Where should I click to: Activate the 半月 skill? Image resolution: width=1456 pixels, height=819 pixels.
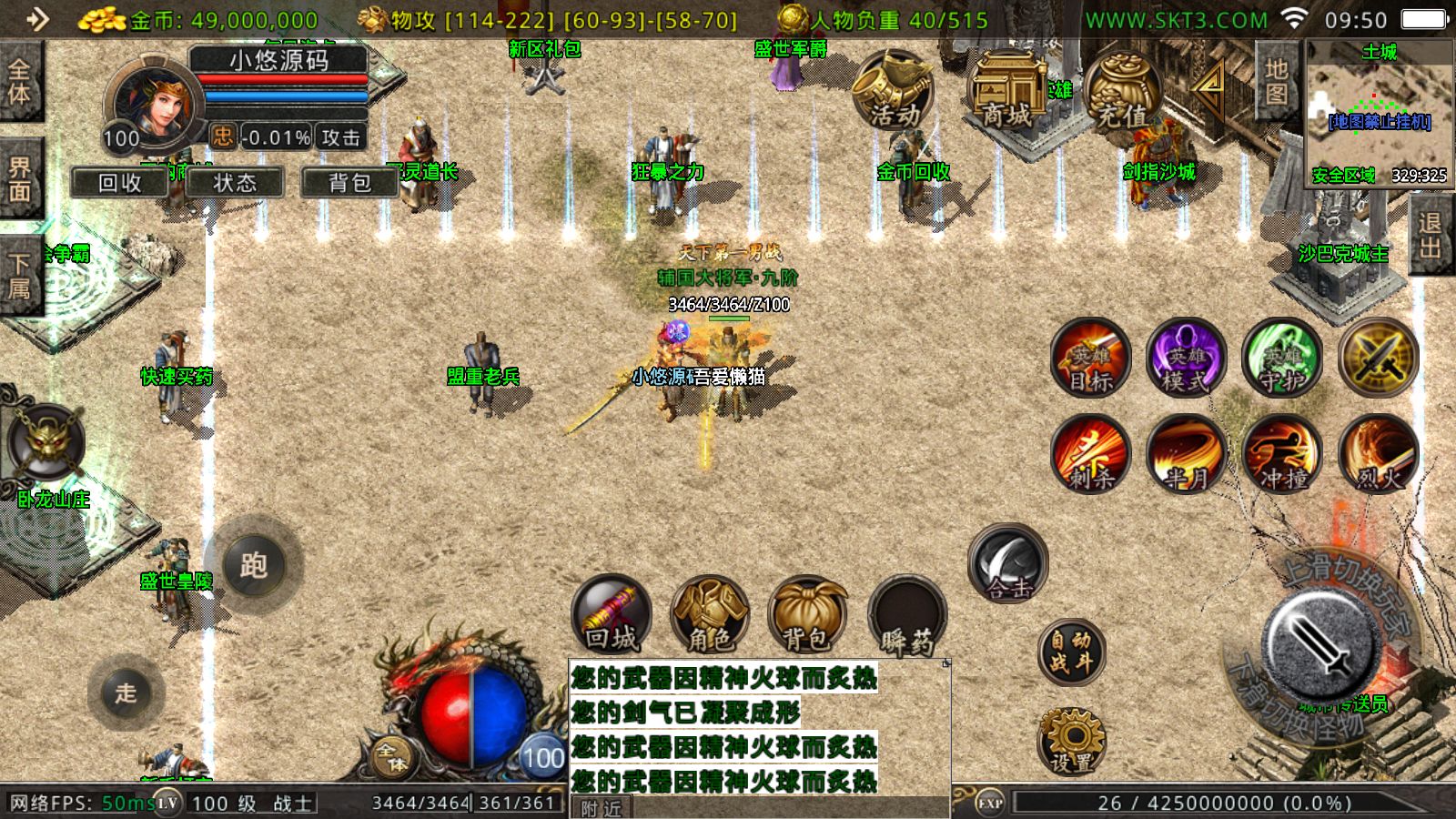[x=1187, y=453]
